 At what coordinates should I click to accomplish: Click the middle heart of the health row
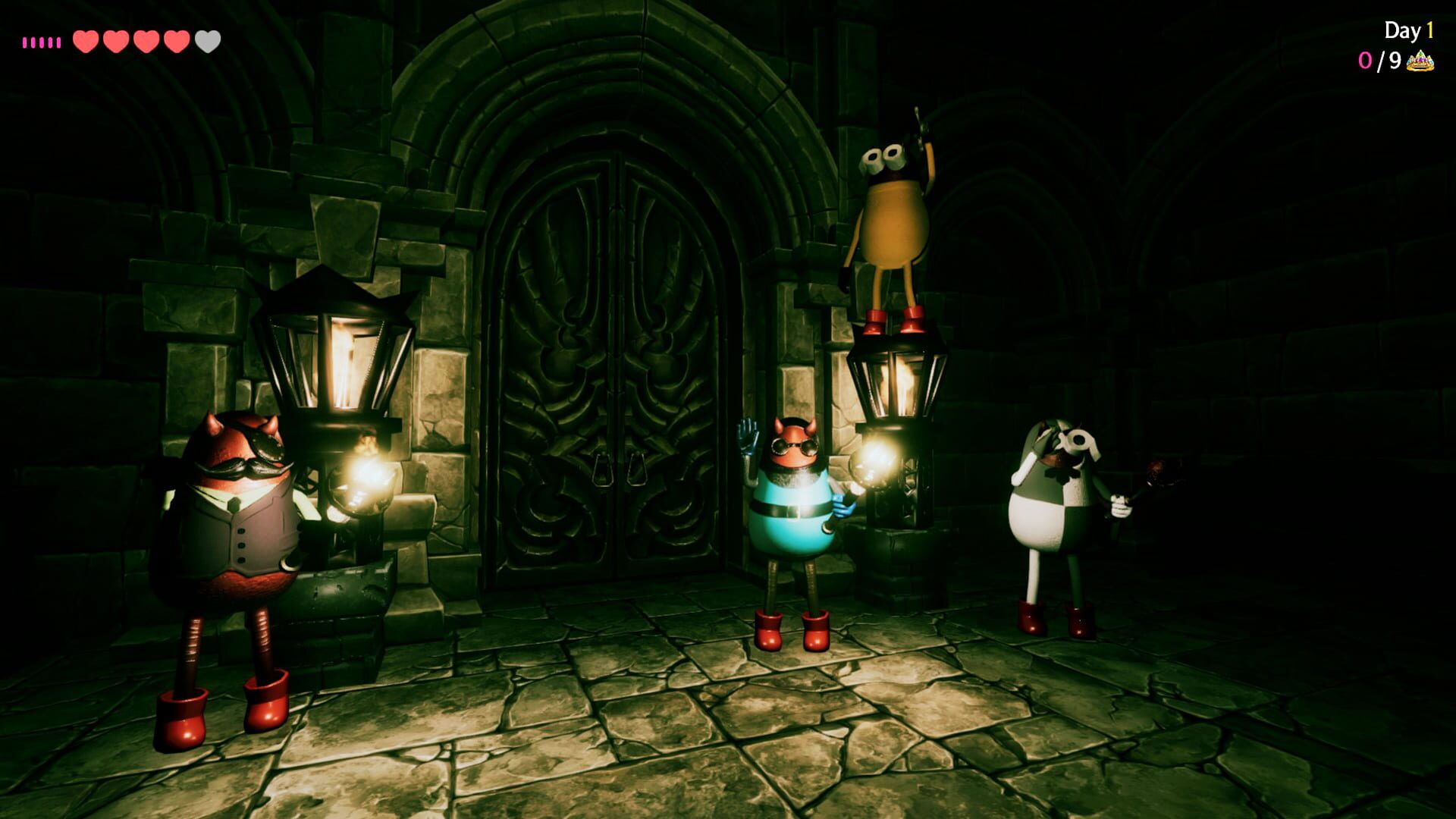pyautogui.click(x=146, y=42)
